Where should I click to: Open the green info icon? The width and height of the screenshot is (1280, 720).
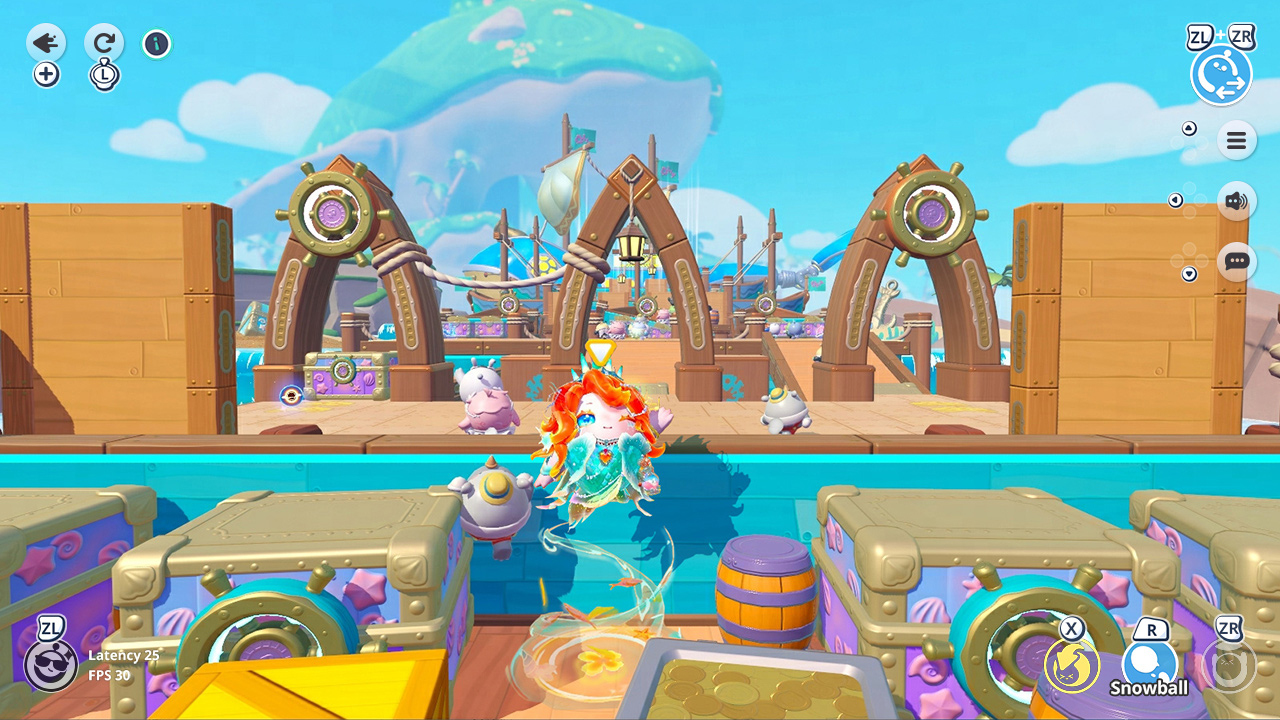156,44
